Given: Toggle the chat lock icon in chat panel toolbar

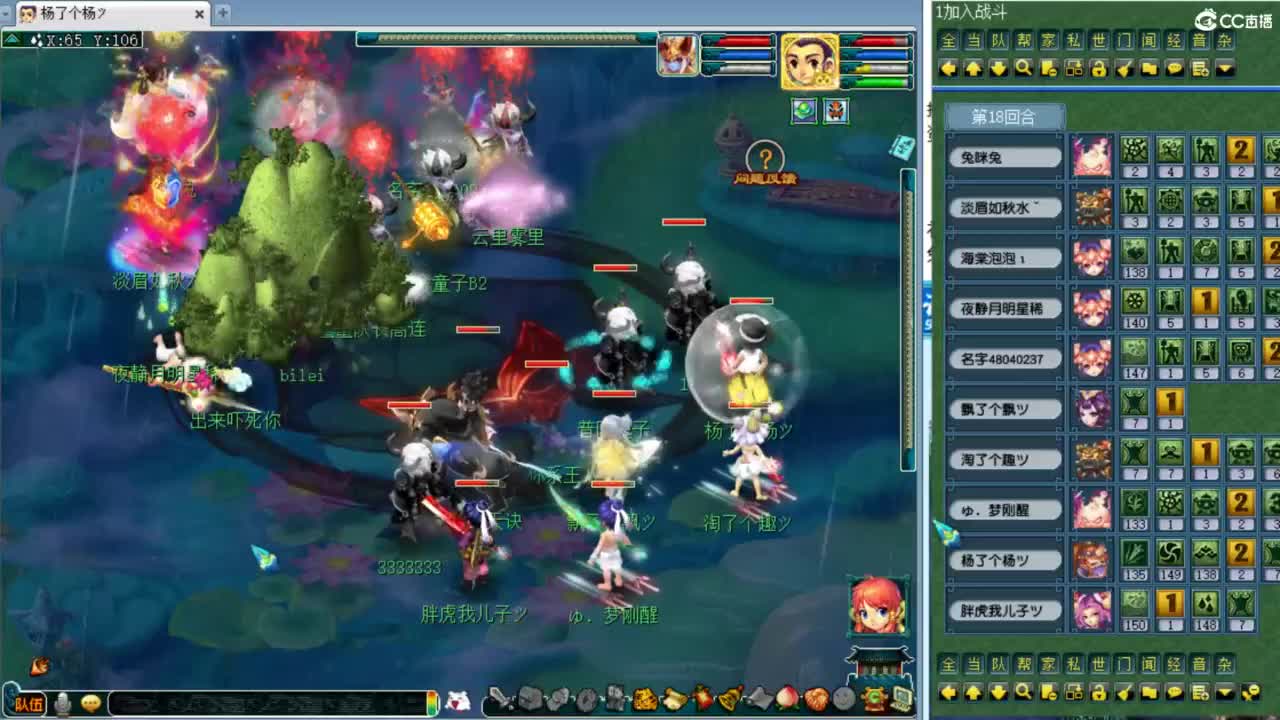Looking at the screenshot, I should coord(1100,66).
